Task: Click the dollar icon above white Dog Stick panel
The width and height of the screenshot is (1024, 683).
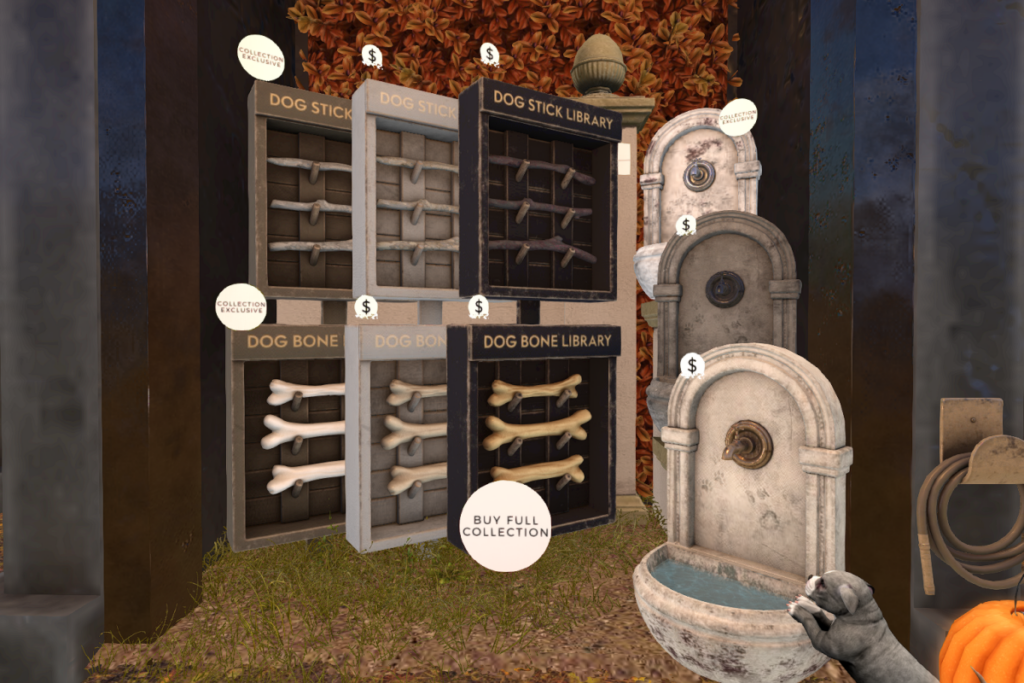Action: point(372,56)
